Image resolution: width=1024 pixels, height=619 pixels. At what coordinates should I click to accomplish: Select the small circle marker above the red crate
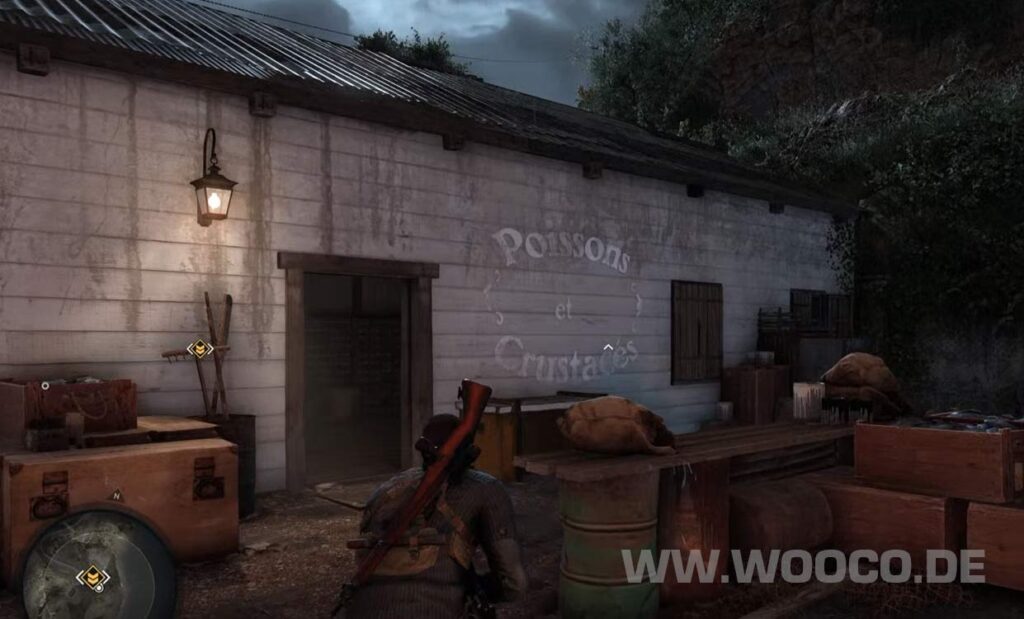click(45, 385)
